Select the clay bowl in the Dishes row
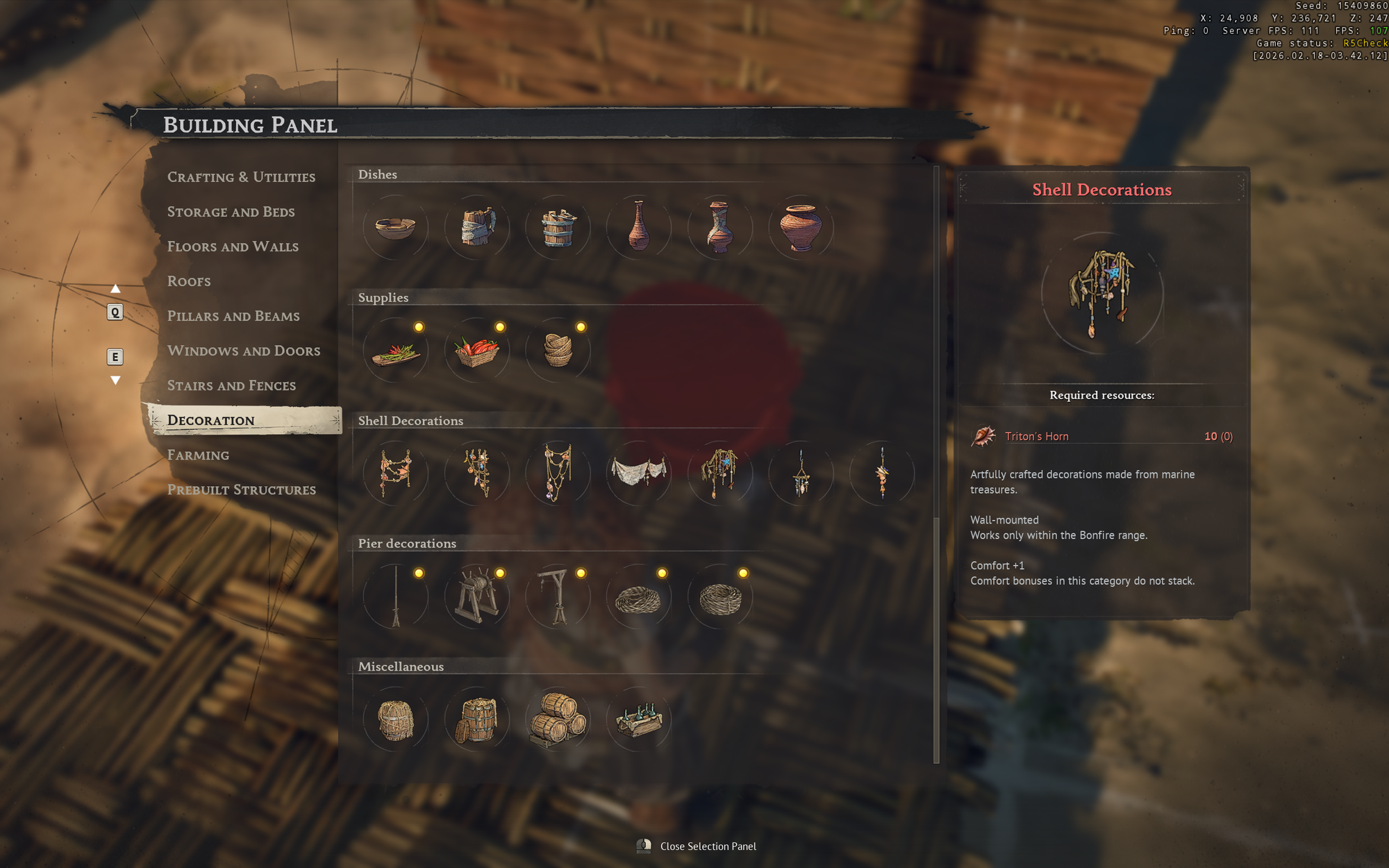Screen dimensions: 1389x868 pyautogui.click(x=396, y=228)
